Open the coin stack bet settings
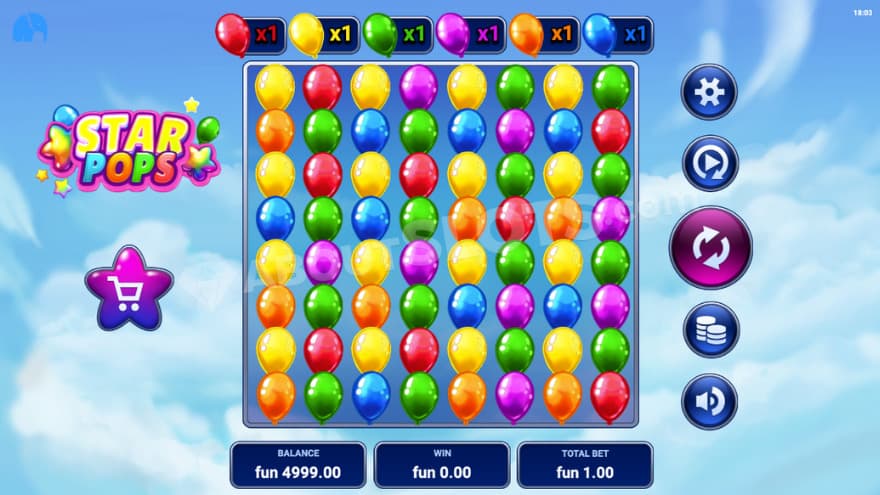 (710, 330)
